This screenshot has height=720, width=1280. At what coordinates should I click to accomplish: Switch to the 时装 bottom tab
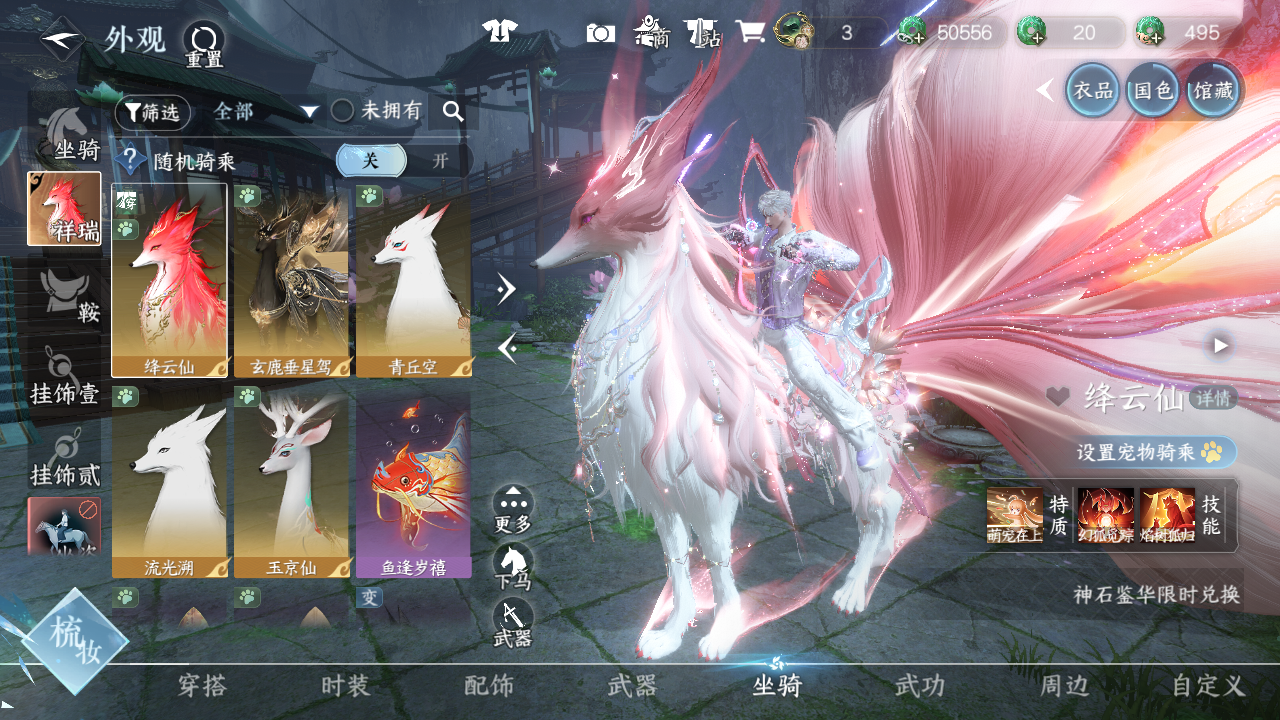pyautogui.click(x=346, y=686)
